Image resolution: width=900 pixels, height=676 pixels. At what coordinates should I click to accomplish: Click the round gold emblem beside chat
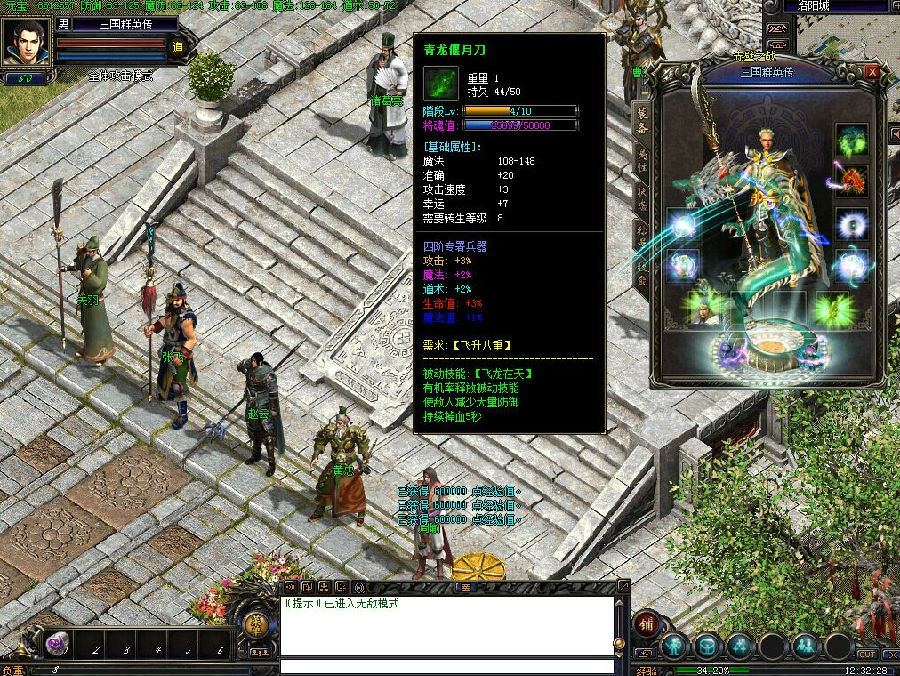pyautogui.click(x=257, y=626)
